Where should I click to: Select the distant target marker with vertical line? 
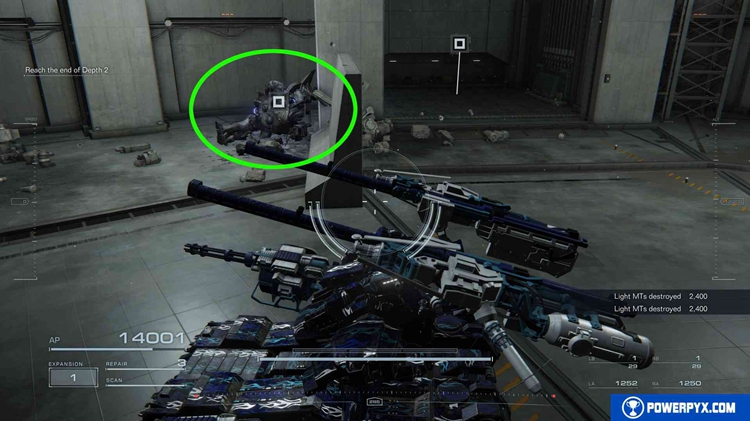(459, 43)
